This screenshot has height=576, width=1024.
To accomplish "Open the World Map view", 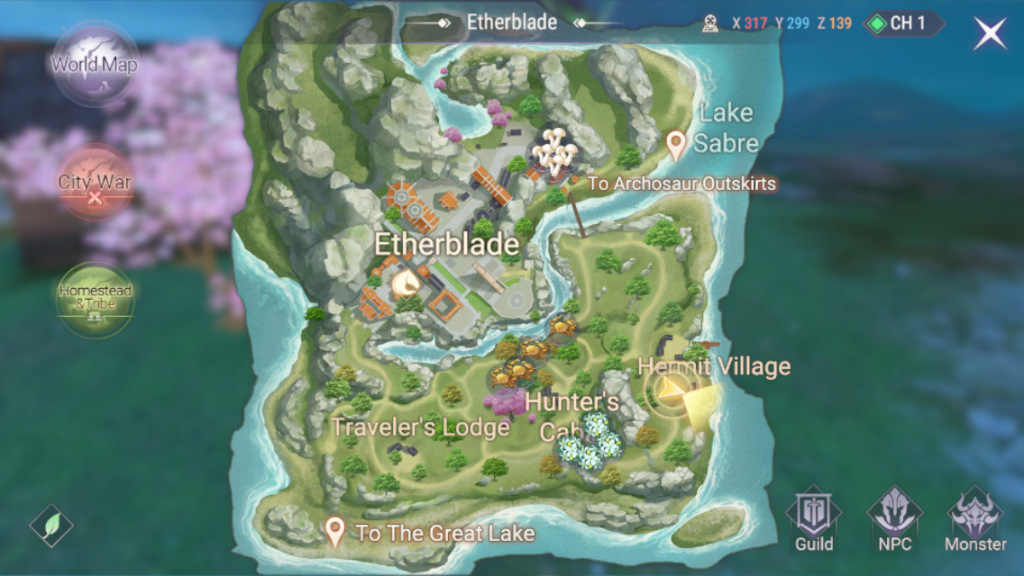I will (94, 64).
